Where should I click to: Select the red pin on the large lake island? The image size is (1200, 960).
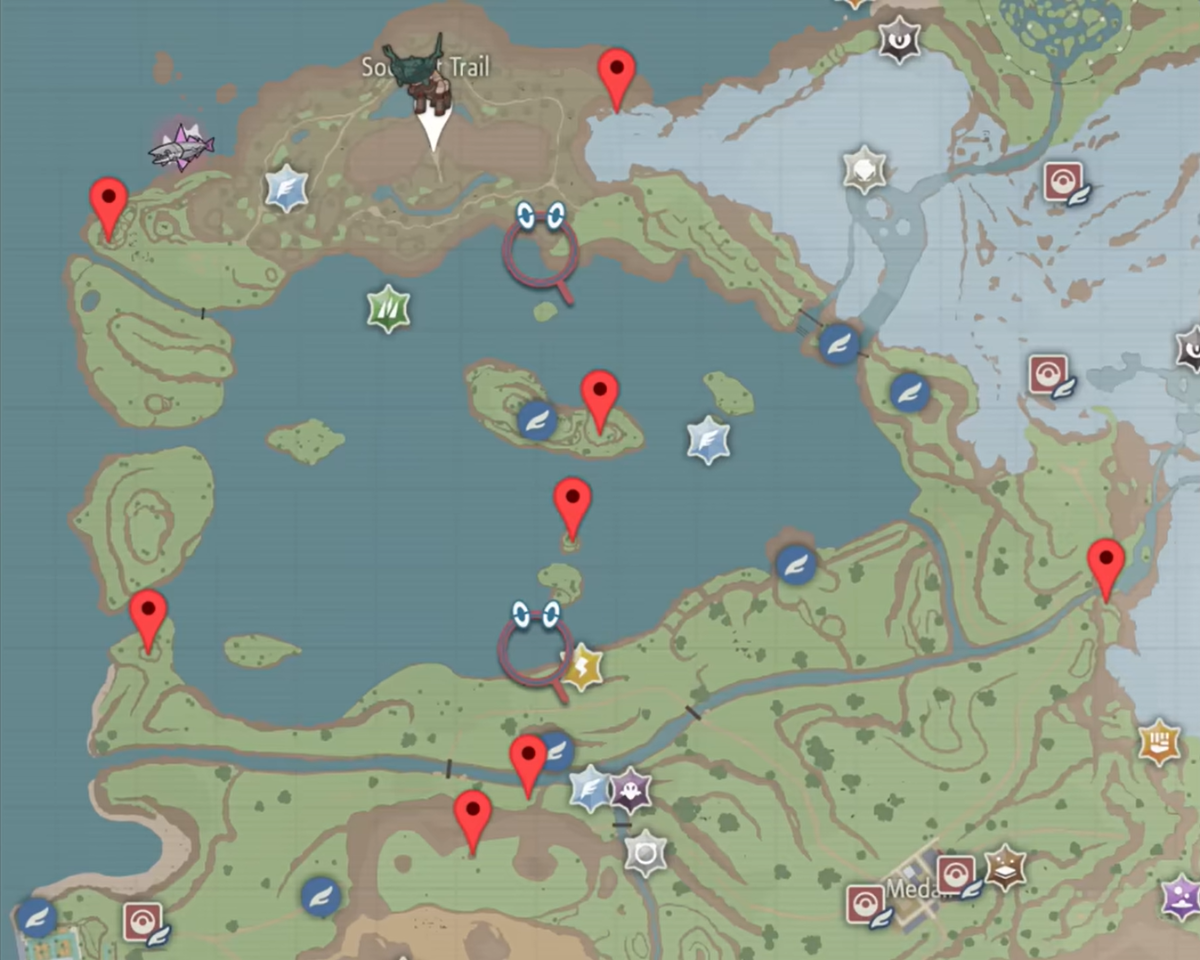pos(600,400)
